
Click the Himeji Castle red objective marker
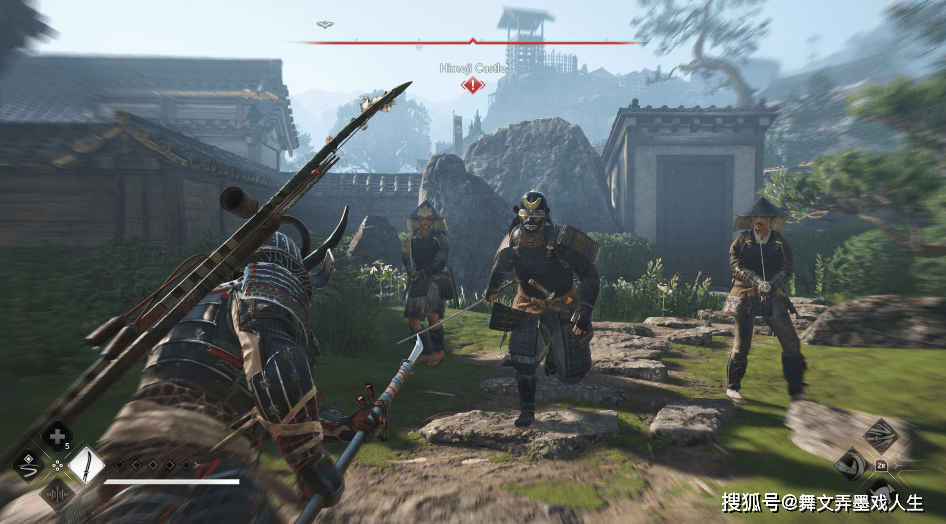tap(472, 85)
